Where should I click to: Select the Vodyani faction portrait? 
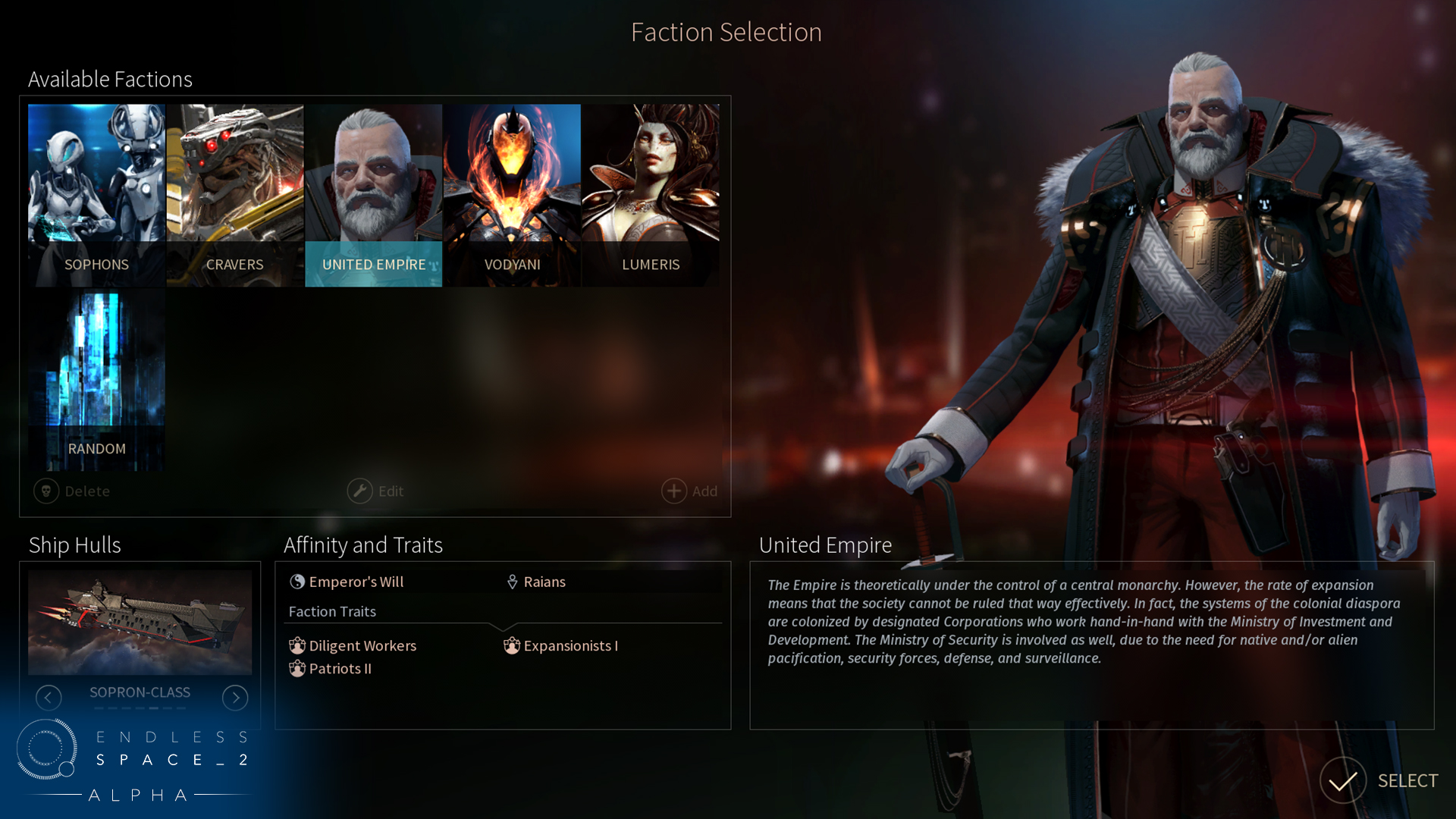coord(512,195)
